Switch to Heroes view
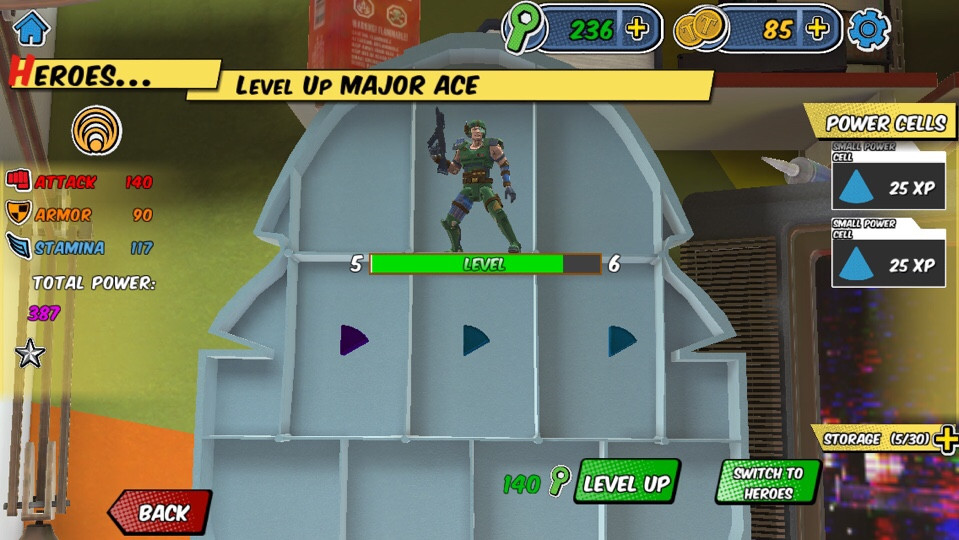The width and height of the screenshot is (959, 540). [x=768, y=483]
